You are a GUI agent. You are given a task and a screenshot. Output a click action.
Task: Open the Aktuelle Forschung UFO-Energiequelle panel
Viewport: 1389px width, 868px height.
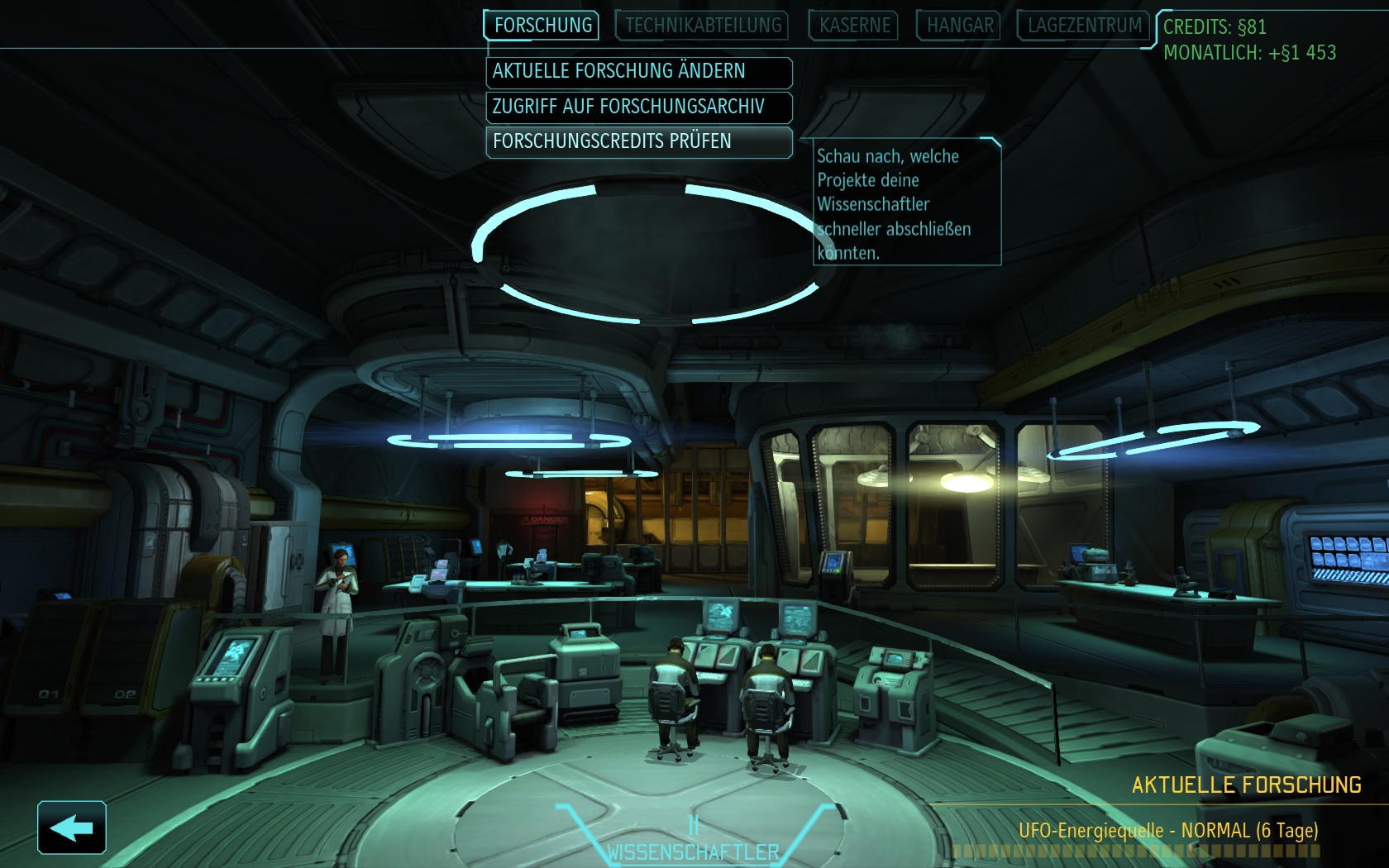tap(1167, 830)
